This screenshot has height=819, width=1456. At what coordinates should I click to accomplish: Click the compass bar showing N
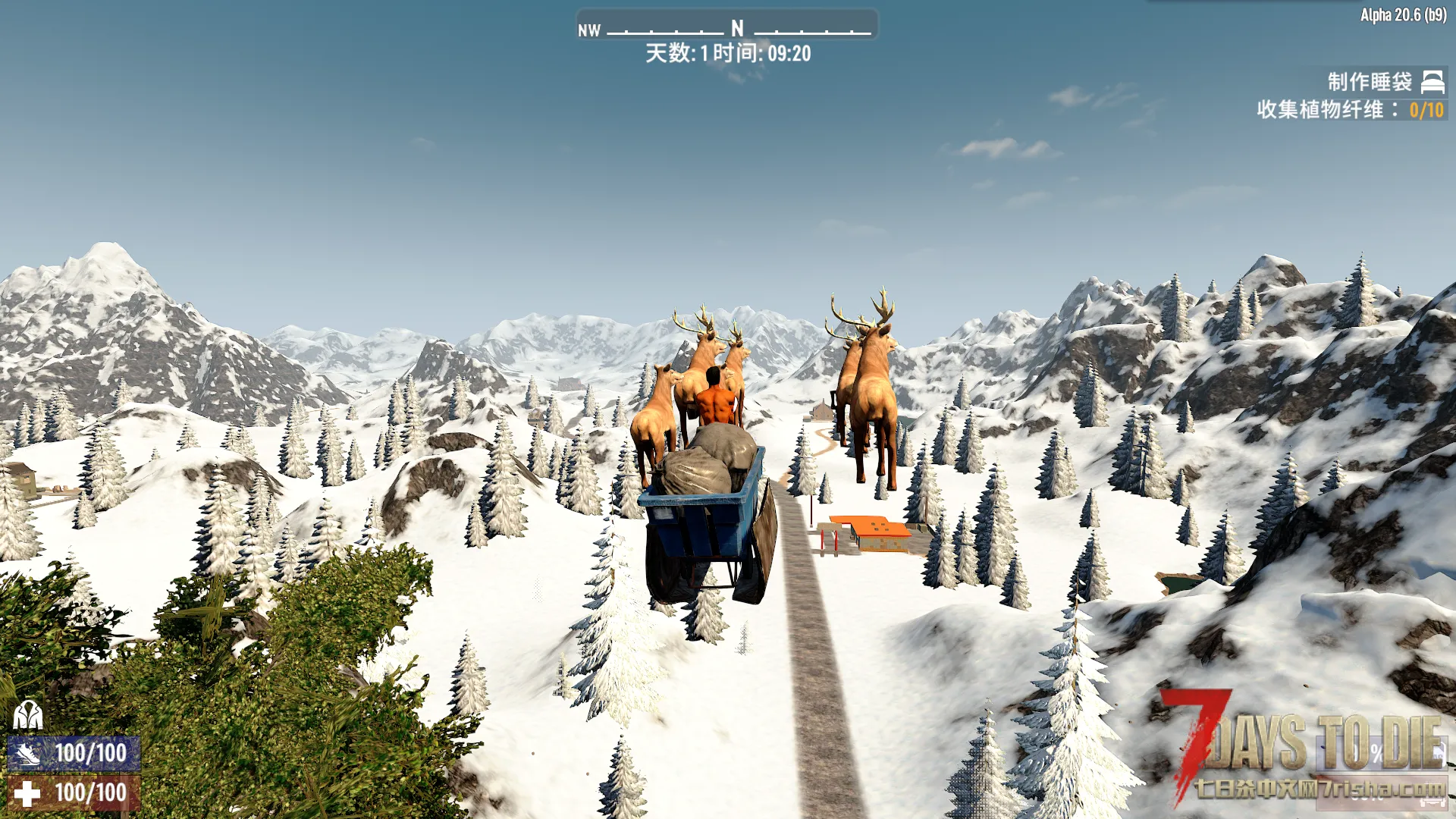pyautogui.click(x=727, y=27)
